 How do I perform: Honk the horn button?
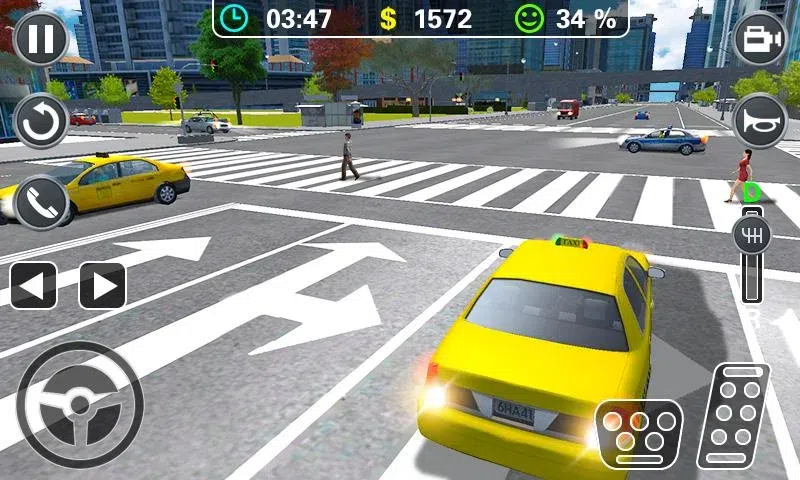(x=760, y=120)
